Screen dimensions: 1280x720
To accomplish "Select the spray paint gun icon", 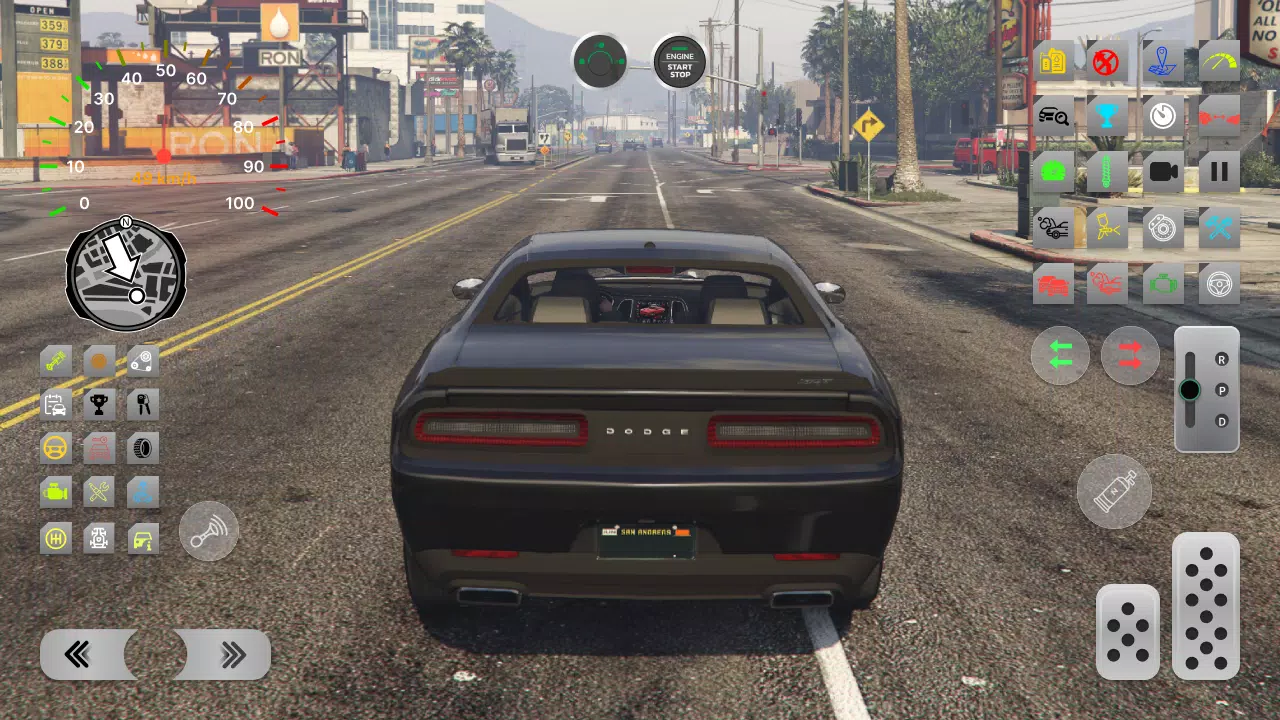I will click(x=1110, y=226).
